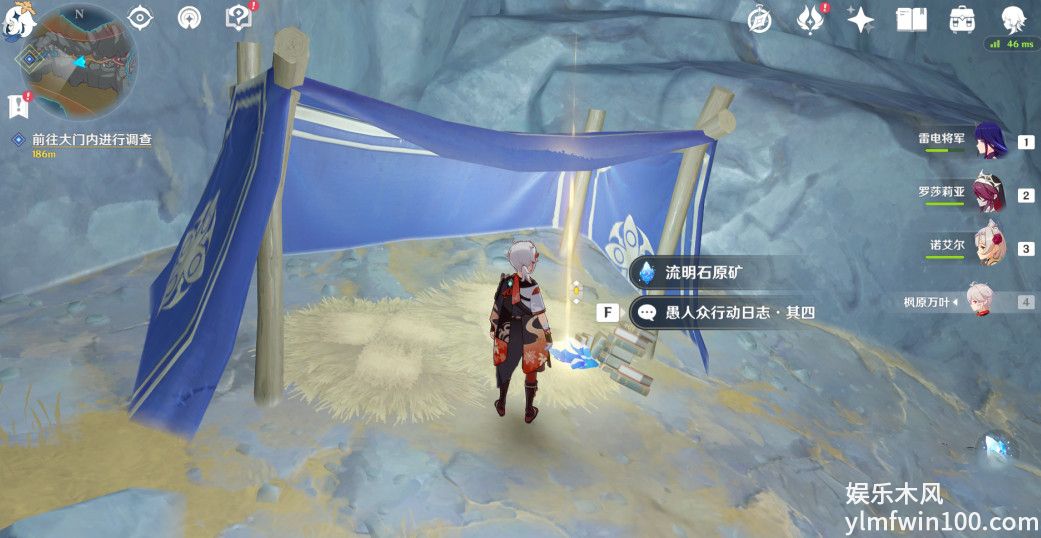Image resolution: width=1041 pixels, height=538 pixels.
Task: Open the adventurer handbook book icon
Action: pos(911,19)
